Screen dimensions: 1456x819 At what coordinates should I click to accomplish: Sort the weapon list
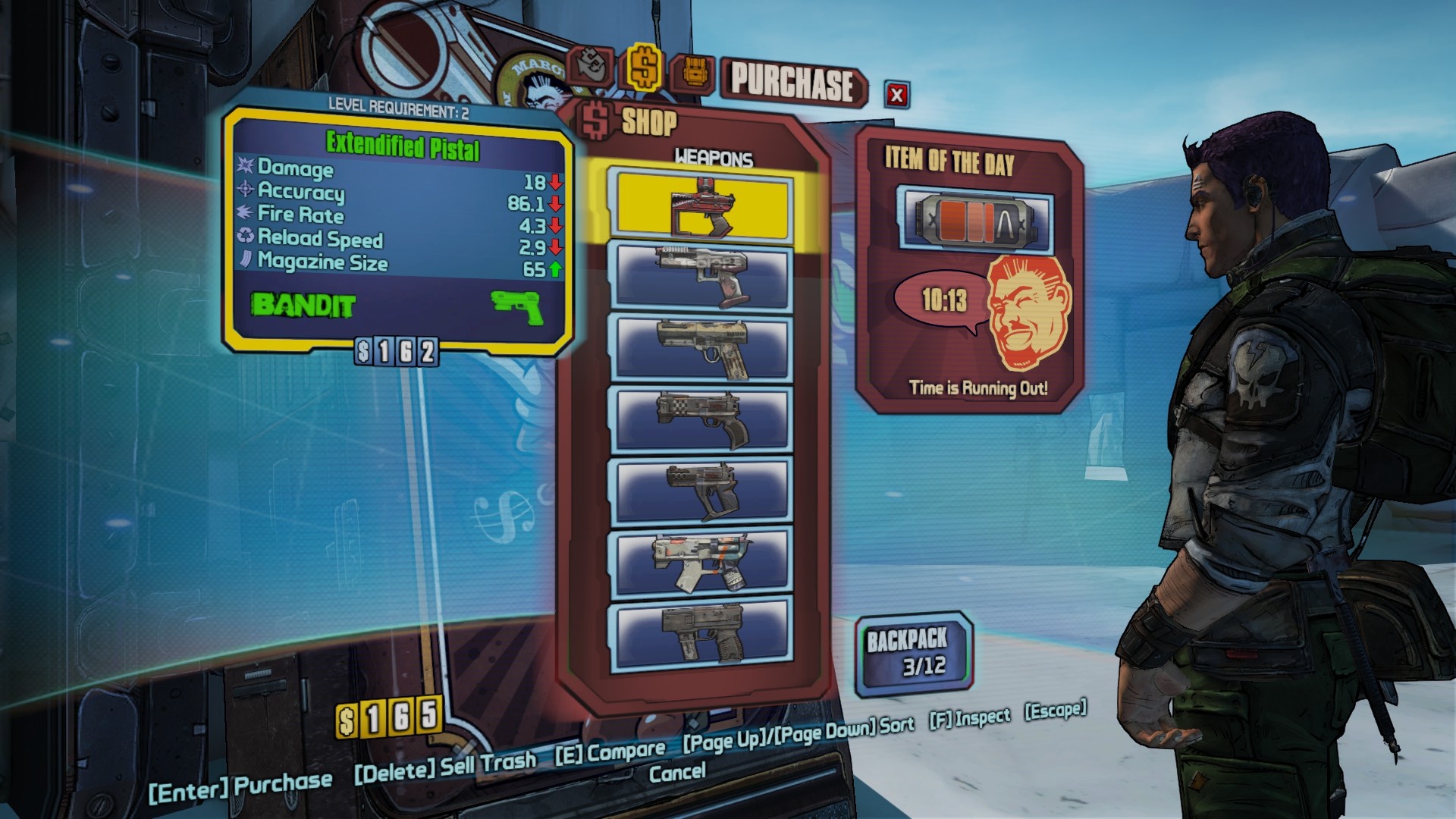798,733
